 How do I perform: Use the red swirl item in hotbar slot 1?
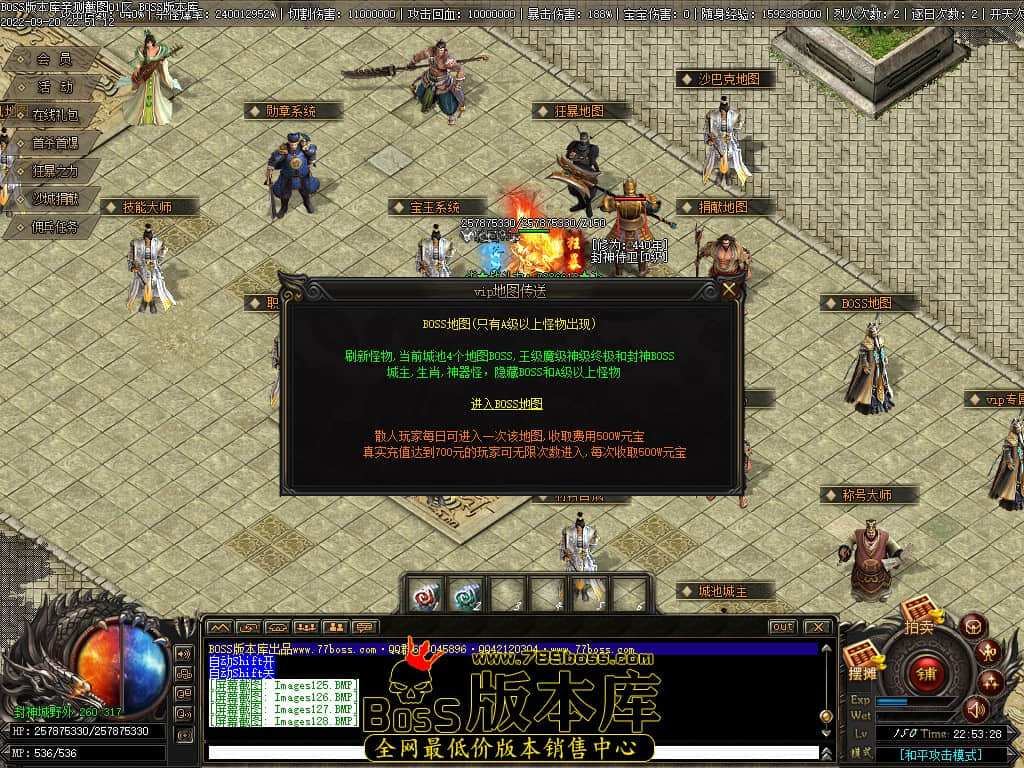point(424,595)
